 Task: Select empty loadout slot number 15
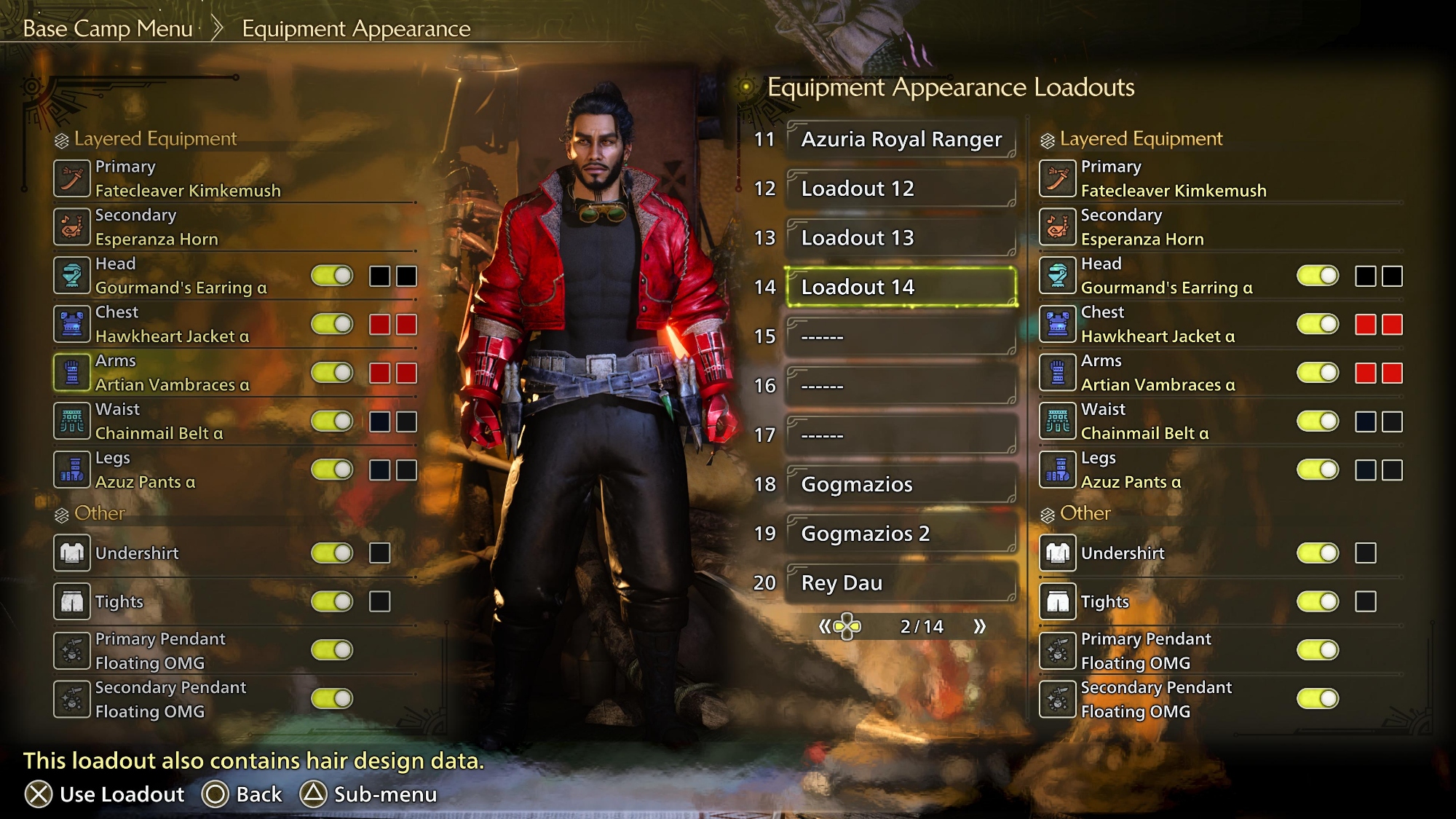901,336
